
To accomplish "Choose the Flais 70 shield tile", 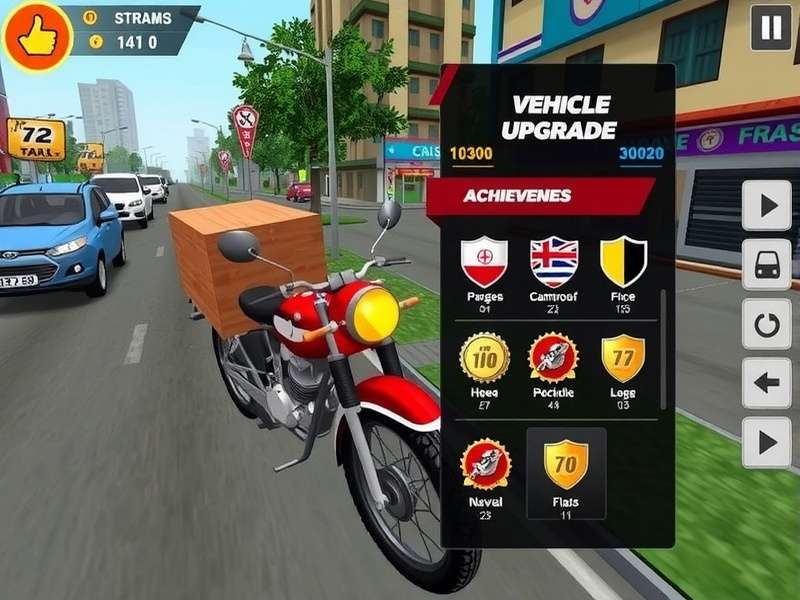I will [566, 472].
